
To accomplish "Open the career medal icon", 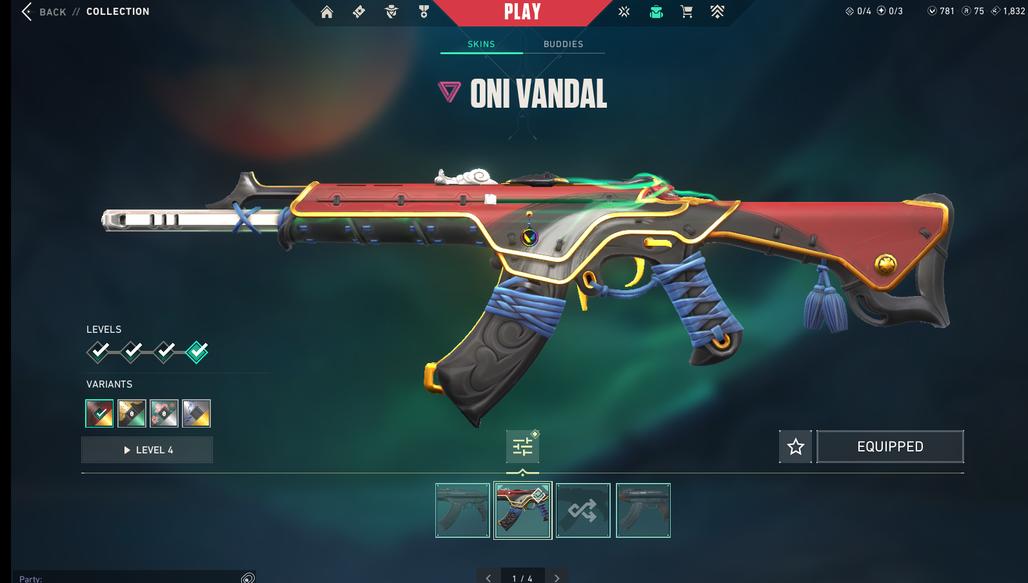I will [x=423, y=12].
